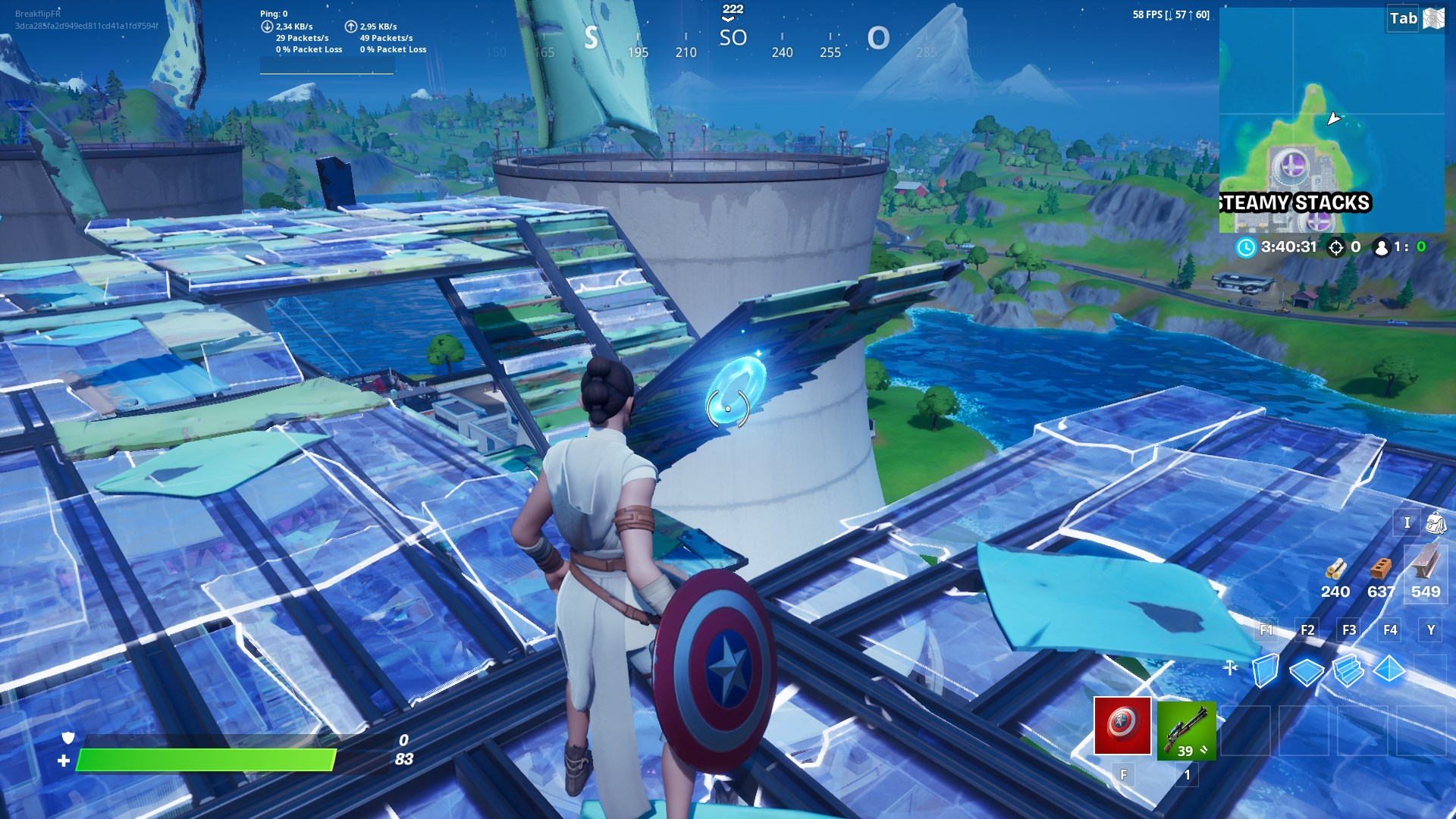
Task: Click the harvesting tool pickaxe icon
Action: (1230, 667)
